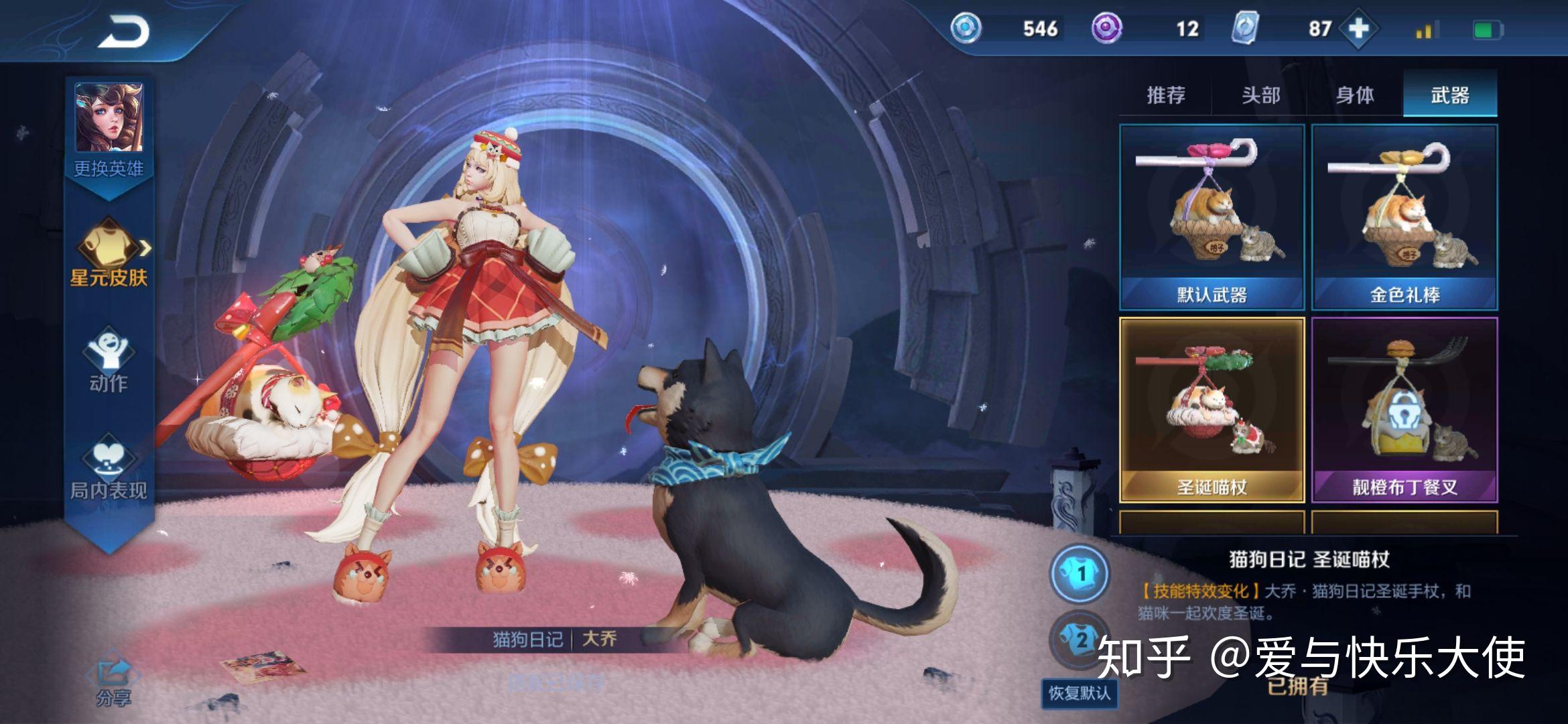Switch to the 头部 tab
1568x724 pixels.
(1260, 95)
